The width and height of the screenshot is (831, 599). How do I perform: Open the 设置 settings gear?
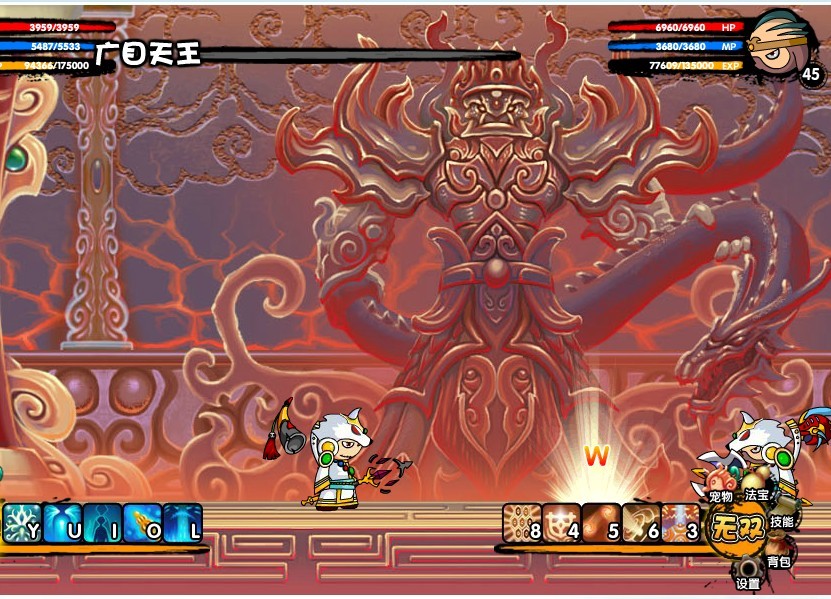click(x=748, y=583)
